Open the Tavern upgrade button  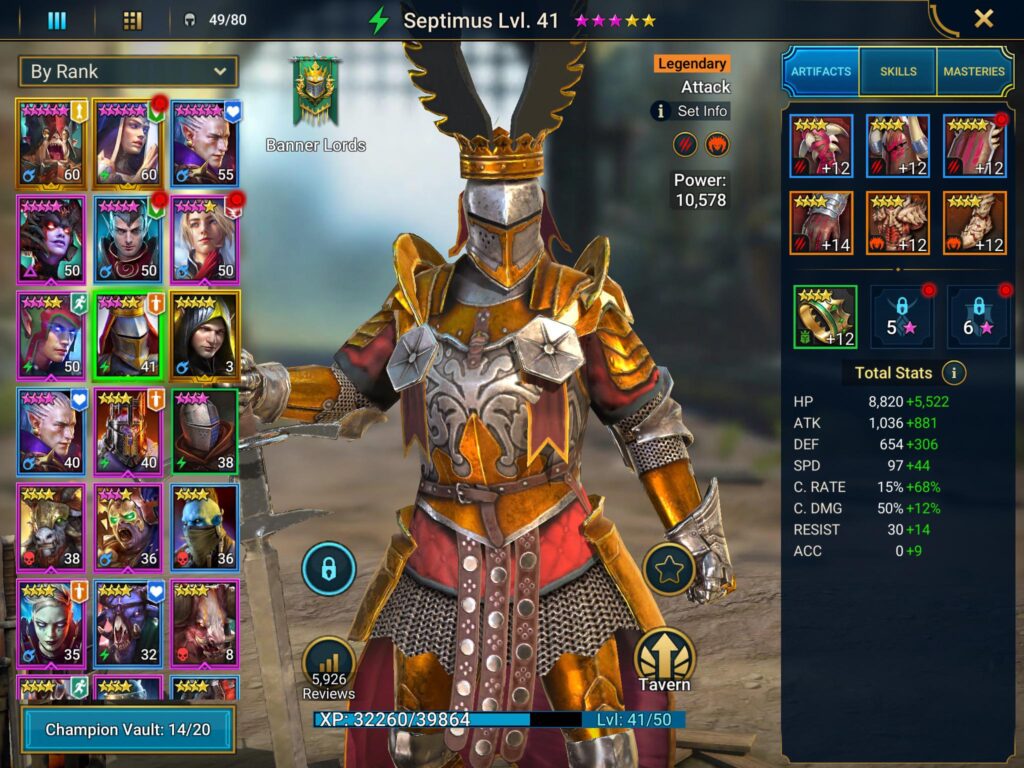click(665, 660)
